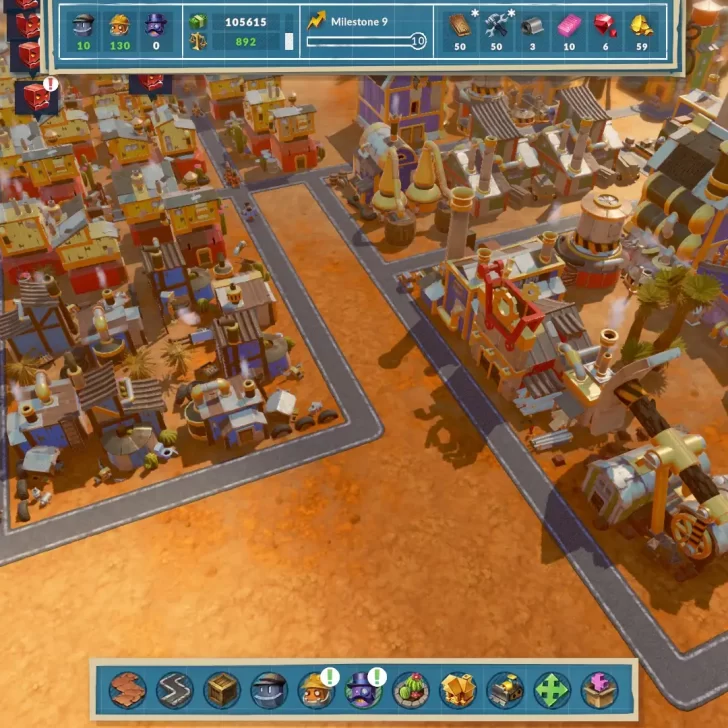Open the cactus decorations category
This screenshot has height=728, width=728.
pos(410,689)
